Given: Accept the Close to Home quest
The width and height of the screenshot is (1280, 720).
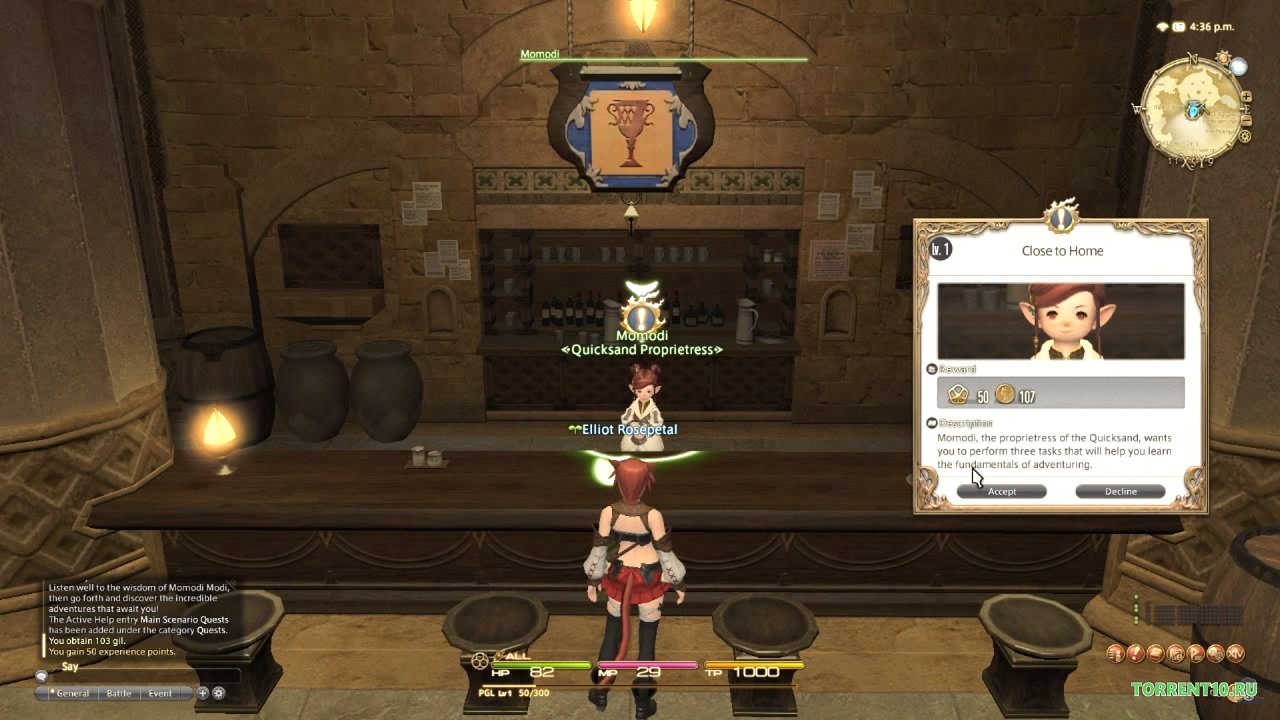Looking at the screenshot, I should 1001,491.
